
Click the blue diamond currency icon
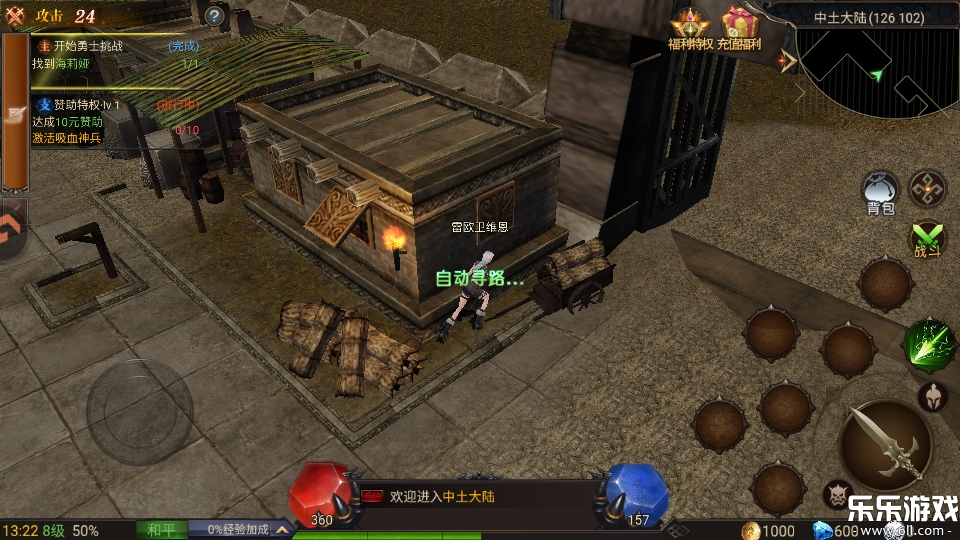coord(822,530)
